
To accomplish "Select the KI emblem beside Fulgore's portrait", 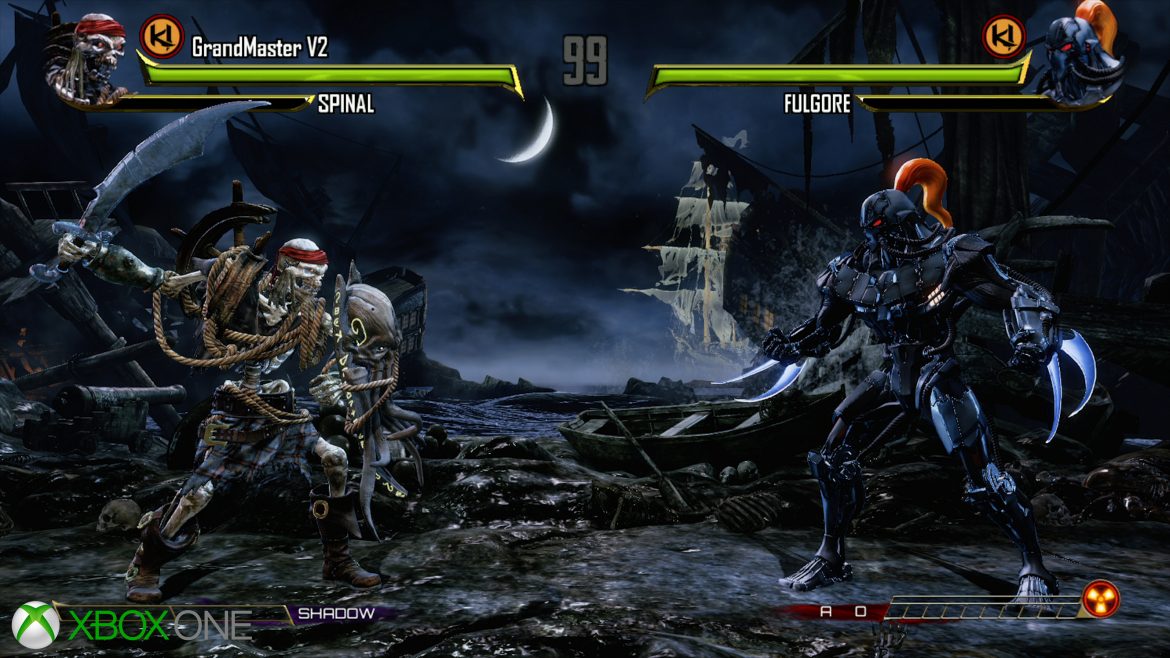I will click(1004, 36).
